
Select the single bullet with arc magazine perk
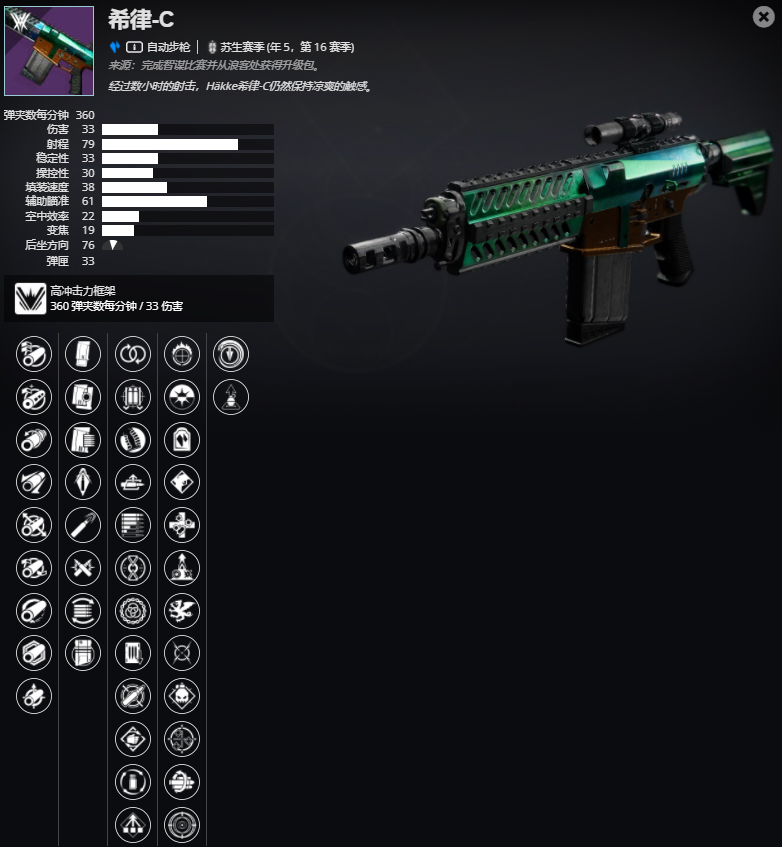coord(83,525)
